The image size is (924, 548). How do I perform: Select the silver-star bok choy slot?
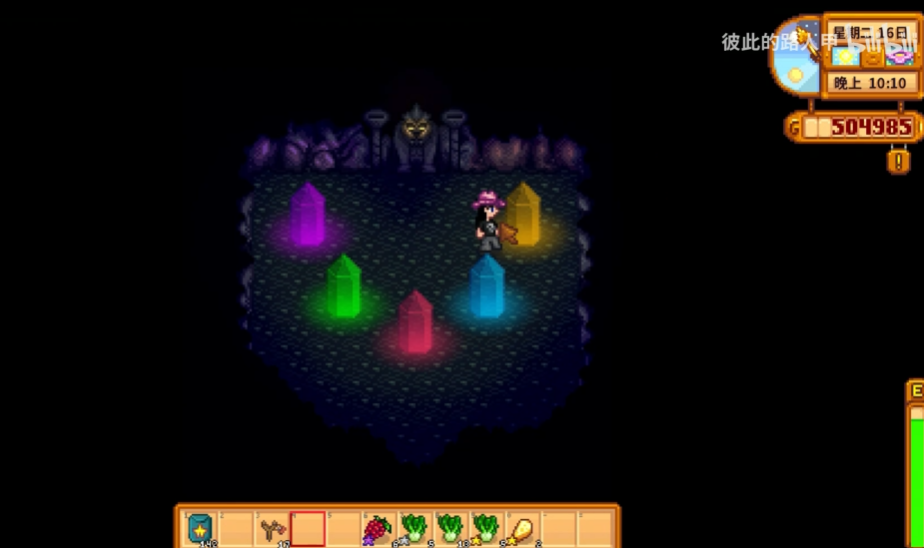pyautogui.click(x=414, y=529)
